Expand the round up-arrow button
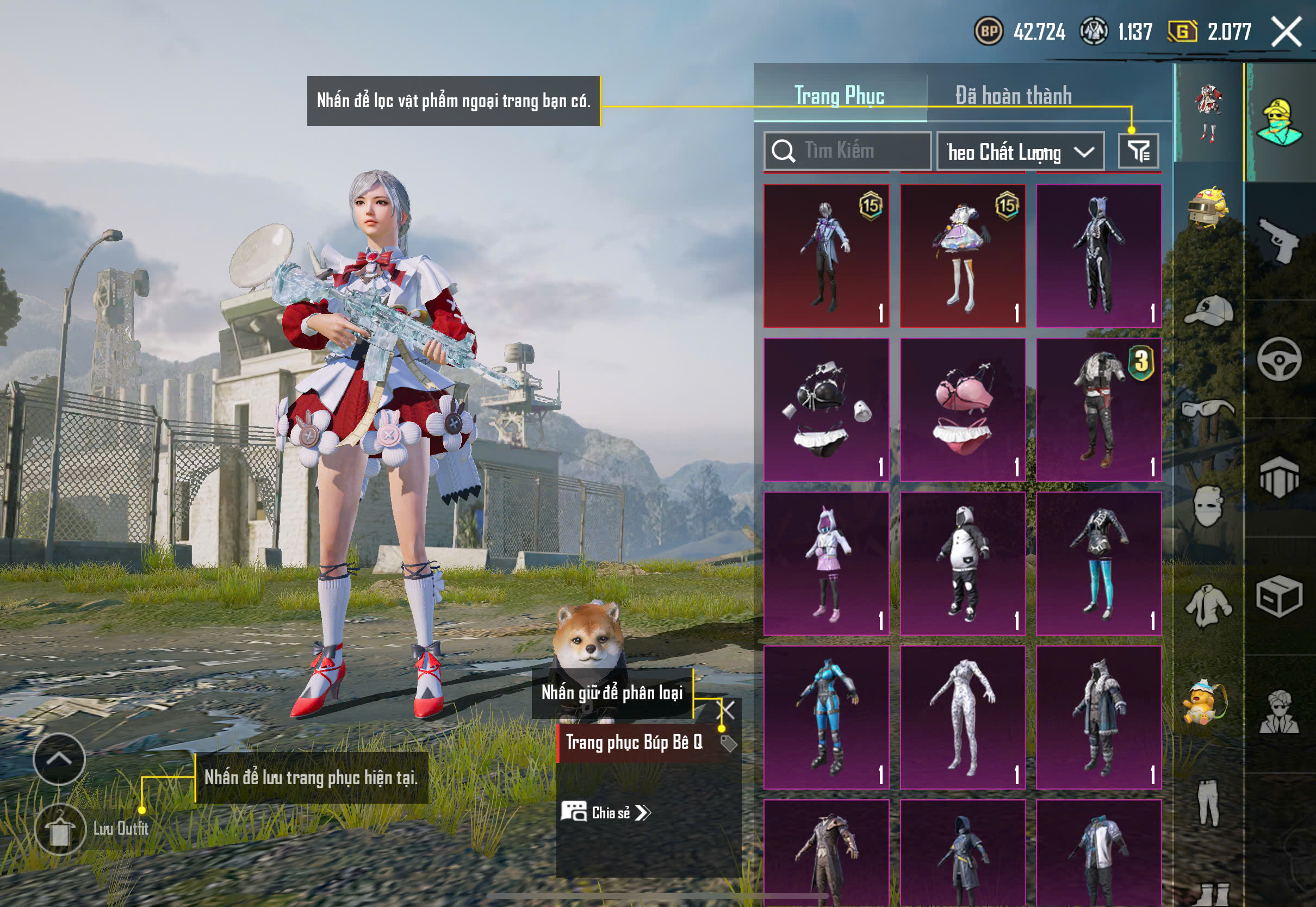The image size is (1316, 907). coord(59,759)
